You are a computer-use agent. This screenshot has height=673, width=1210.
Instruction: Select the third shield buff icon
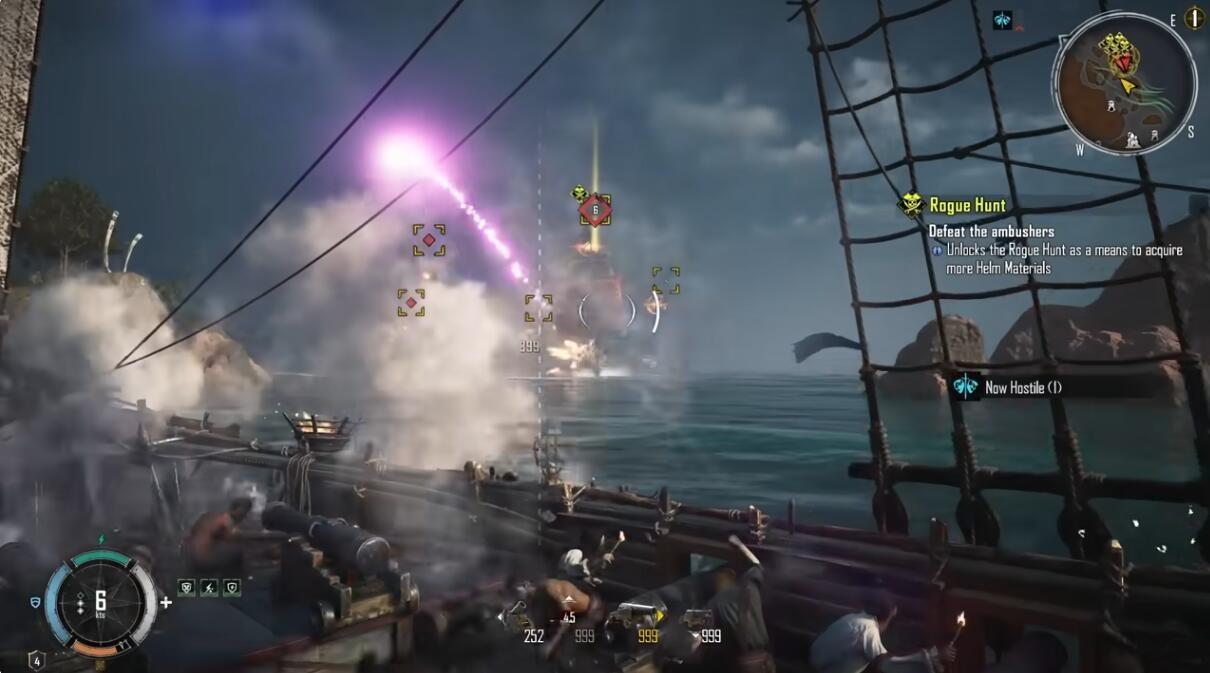(232, 588)
